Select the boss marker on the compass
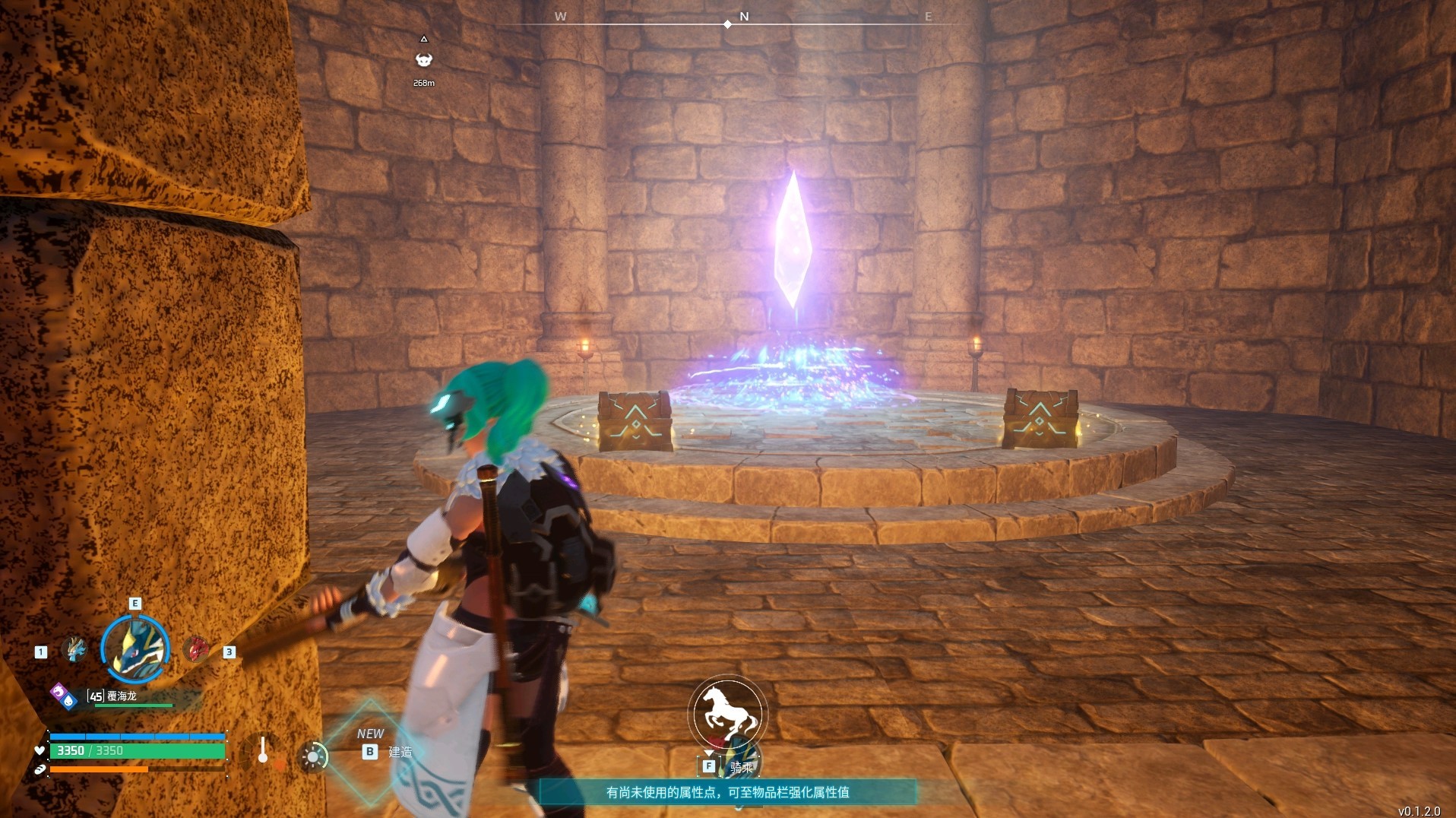 pyautogui.click(x=424, y=60)
